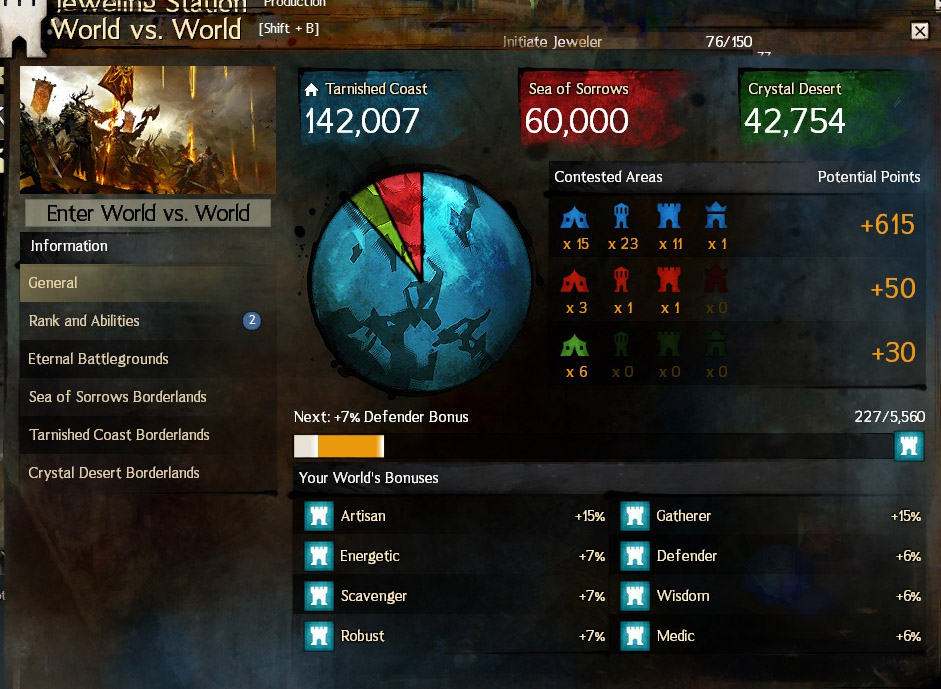Select the Robust bonus entry
The image size is (941, 689).
tap(455, 636)
